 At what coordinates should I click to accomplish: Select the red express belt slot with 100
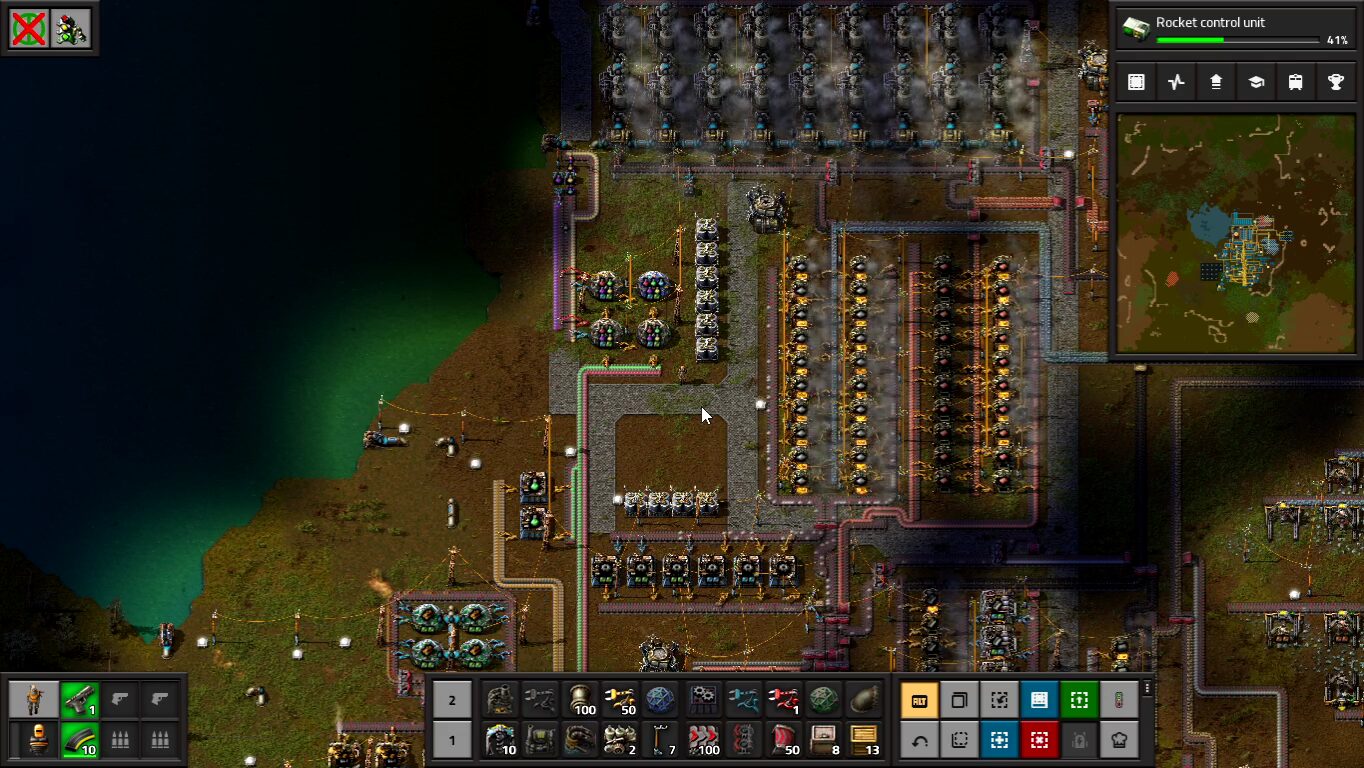704,740
